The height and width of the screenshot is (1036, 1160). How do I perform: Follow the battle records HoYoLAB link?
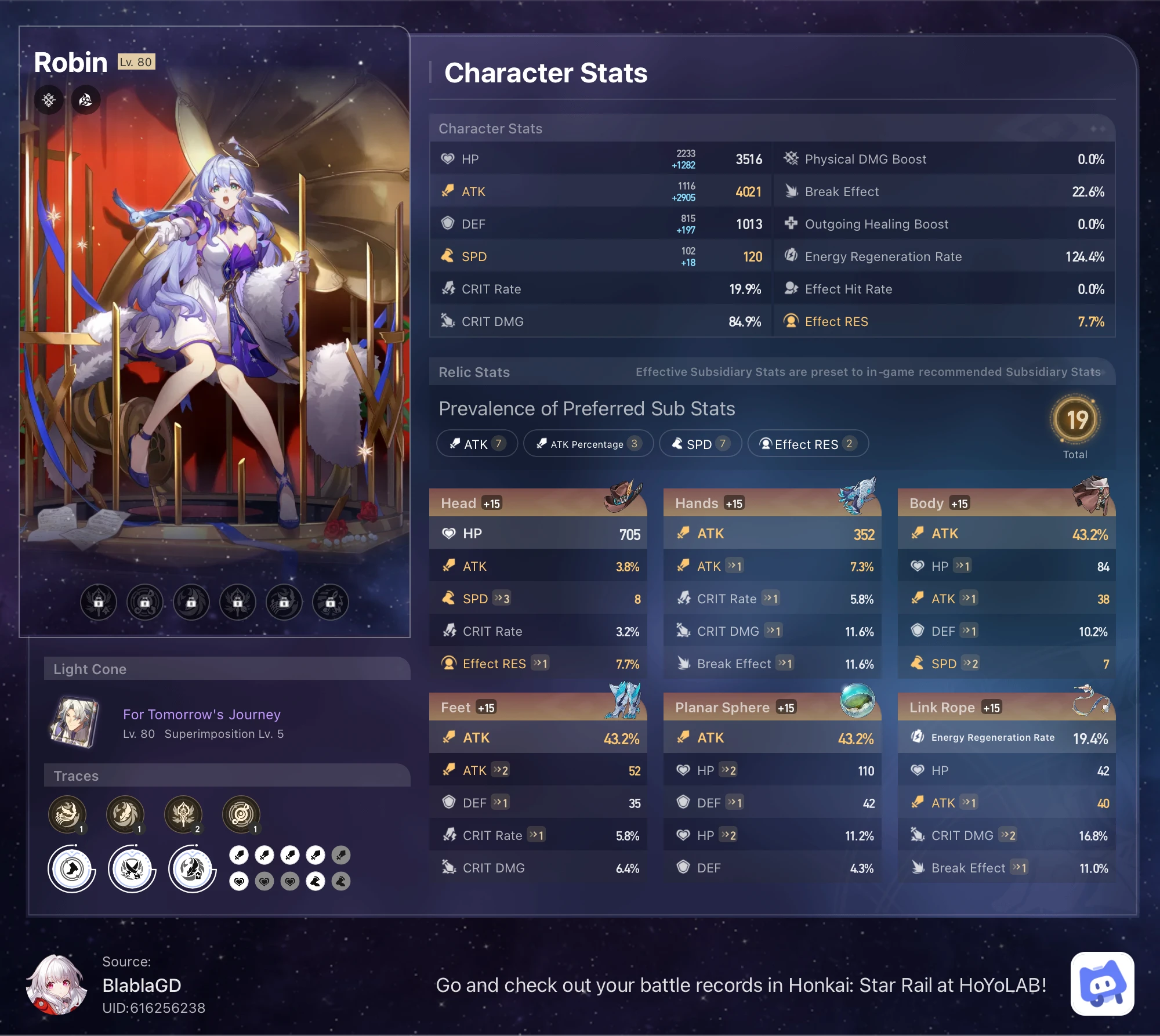tap(741, 985)
